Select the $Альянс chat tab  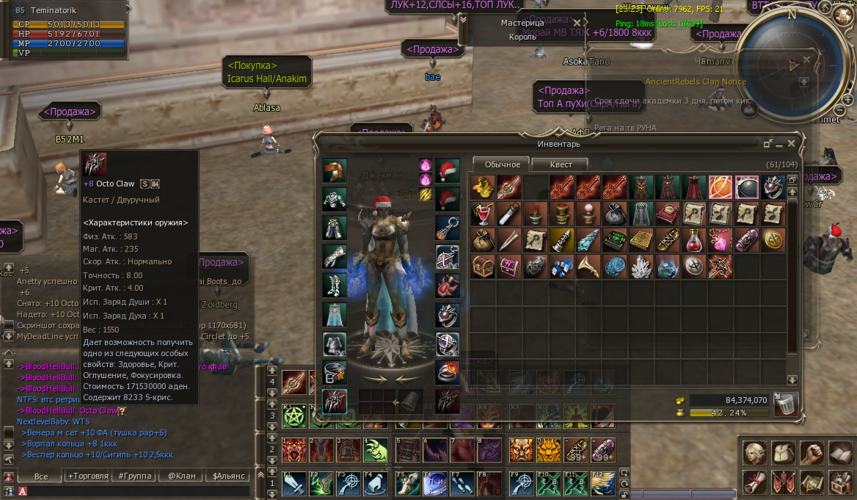(x=229, y=477)
